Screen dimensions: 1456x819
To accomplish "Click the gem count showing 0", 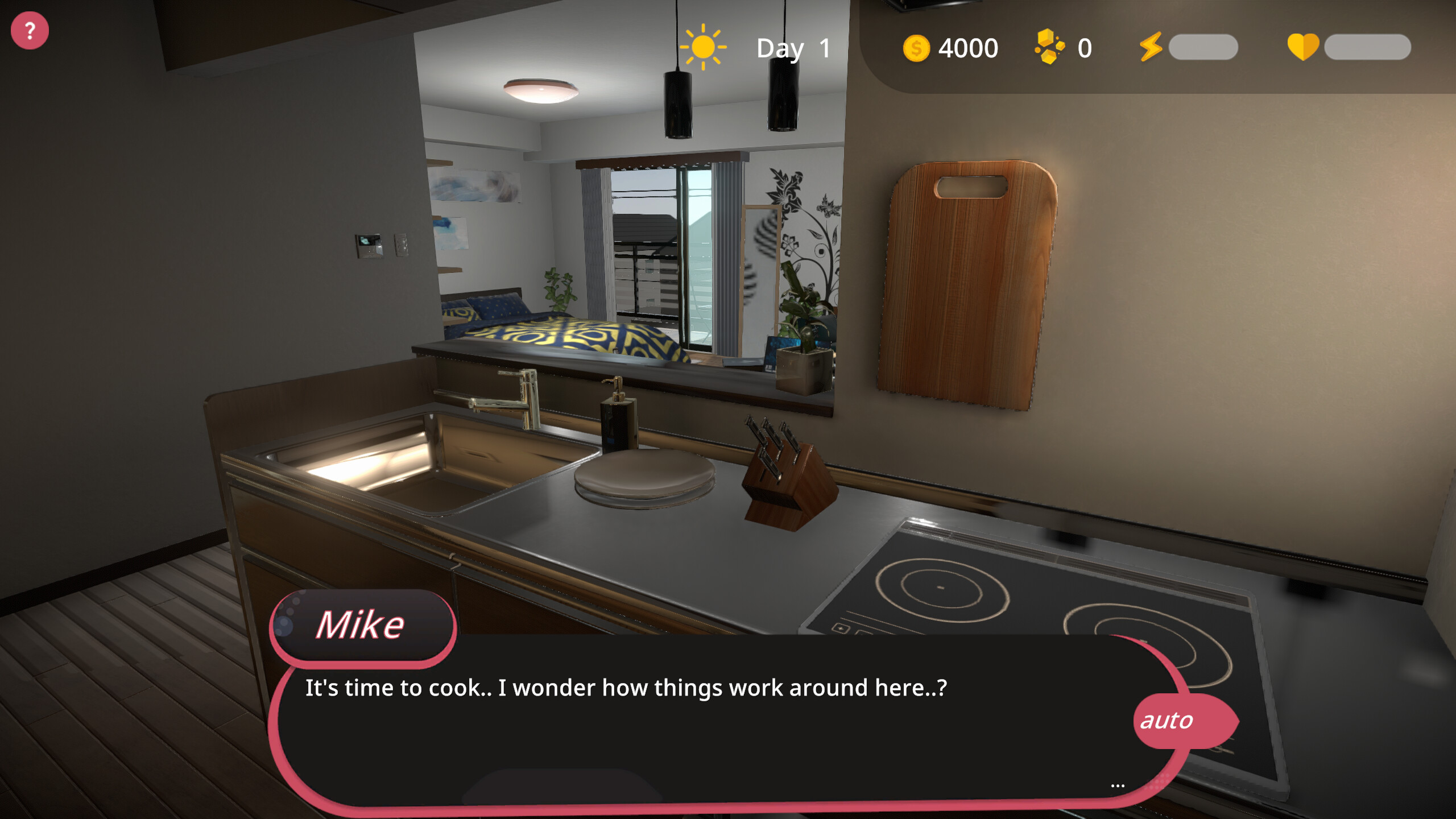I will tap(1085, 48).
